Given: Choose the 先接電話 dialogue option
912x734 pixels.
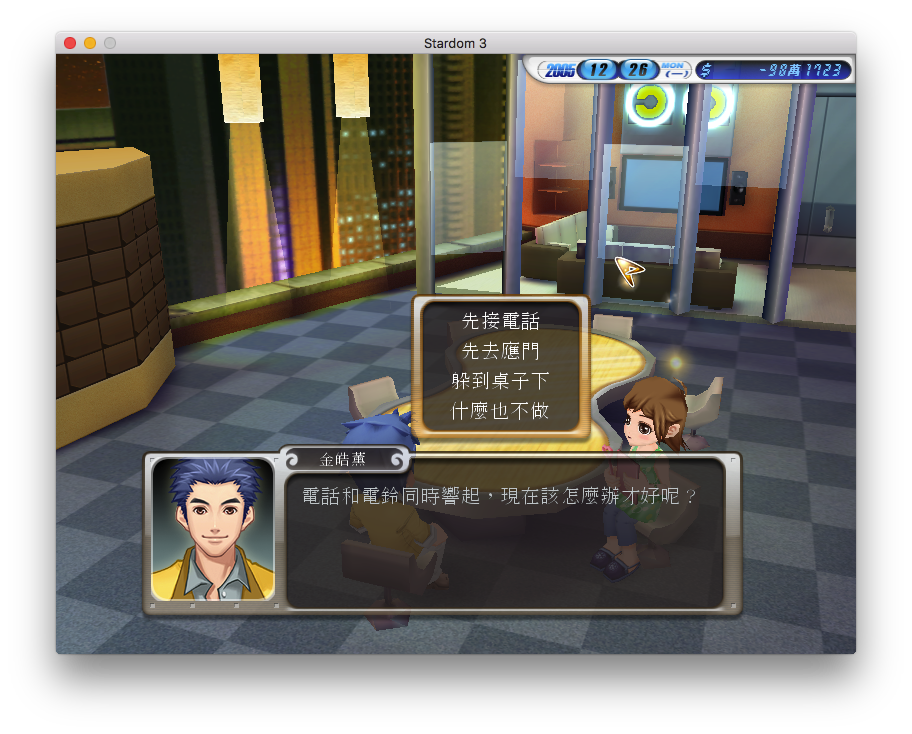Looking at the screenshot, I should point(500,321).
